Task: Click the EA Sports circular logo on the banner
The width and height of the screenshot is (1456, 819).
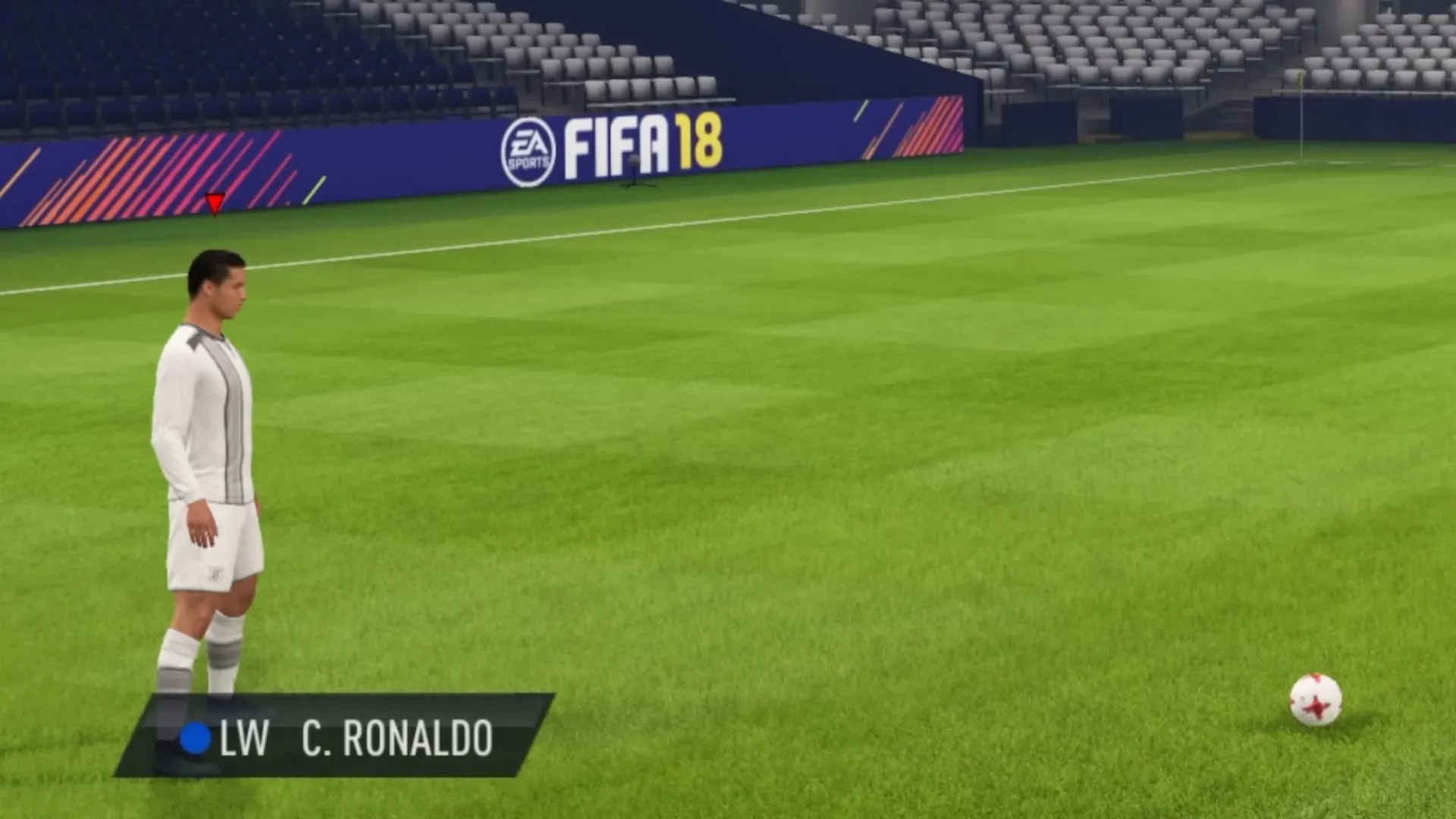Action: 531,151
